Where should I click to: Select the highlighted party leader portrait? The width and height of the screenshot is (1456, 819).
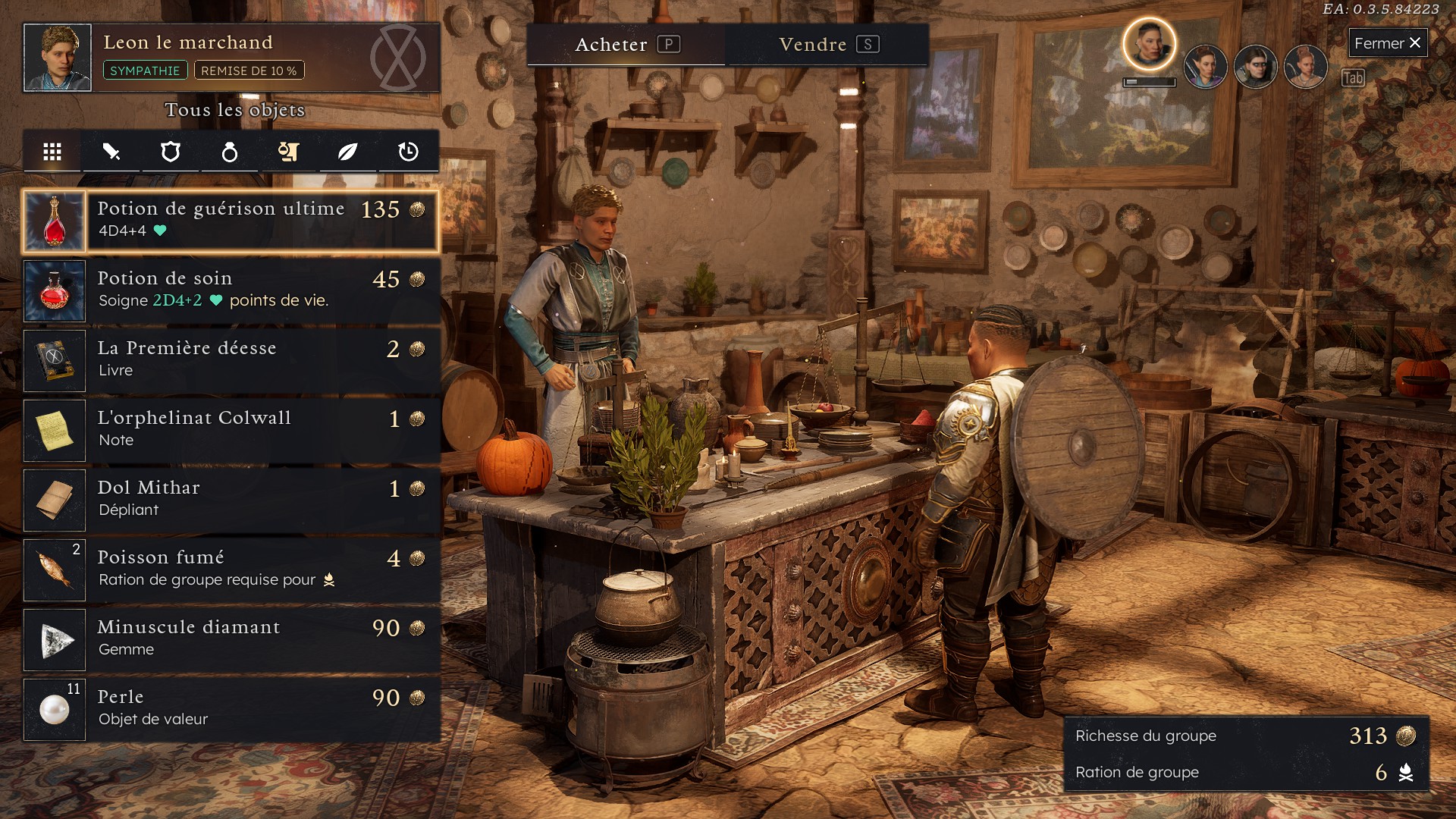[x=1149, y=45]
